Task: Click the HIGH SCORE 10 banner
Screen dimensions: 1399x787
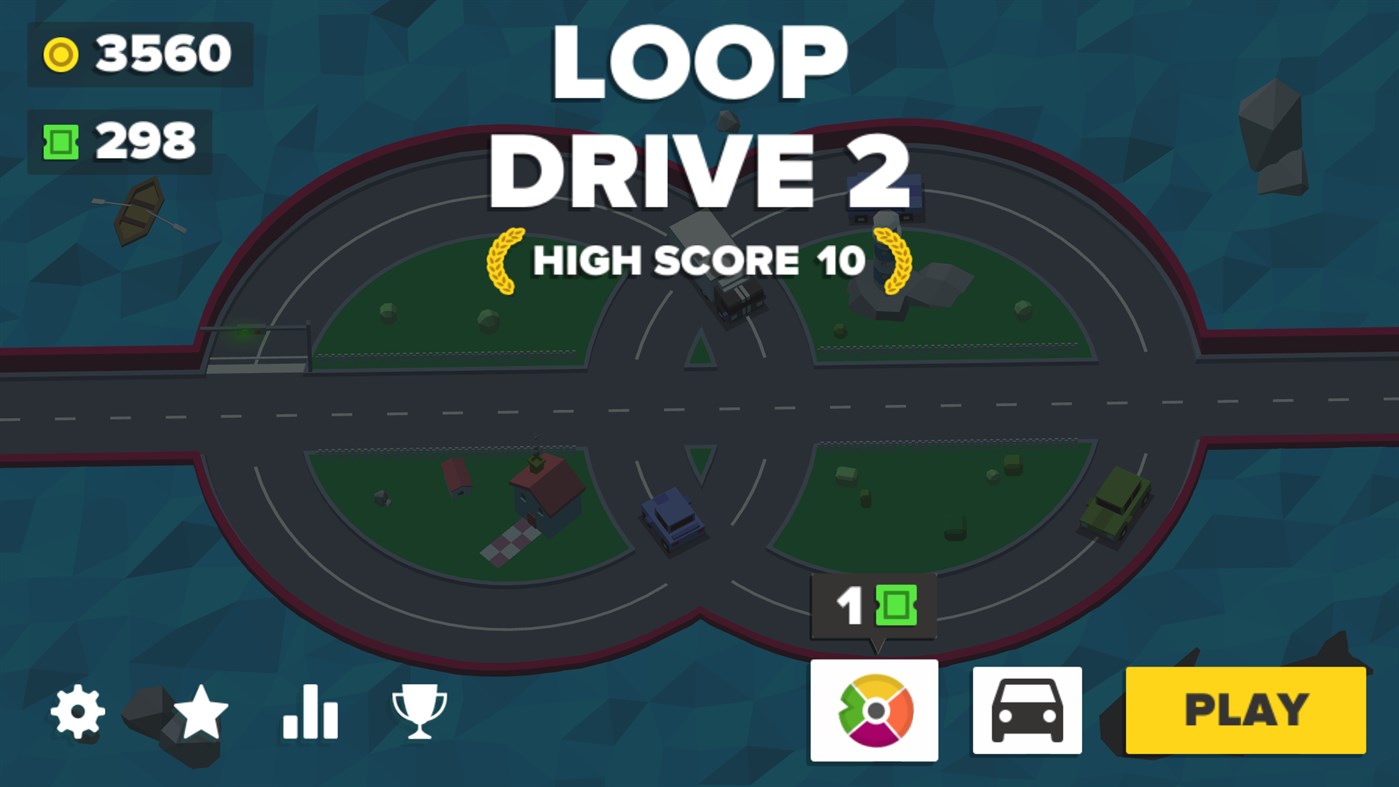Action: click(699, 260)
